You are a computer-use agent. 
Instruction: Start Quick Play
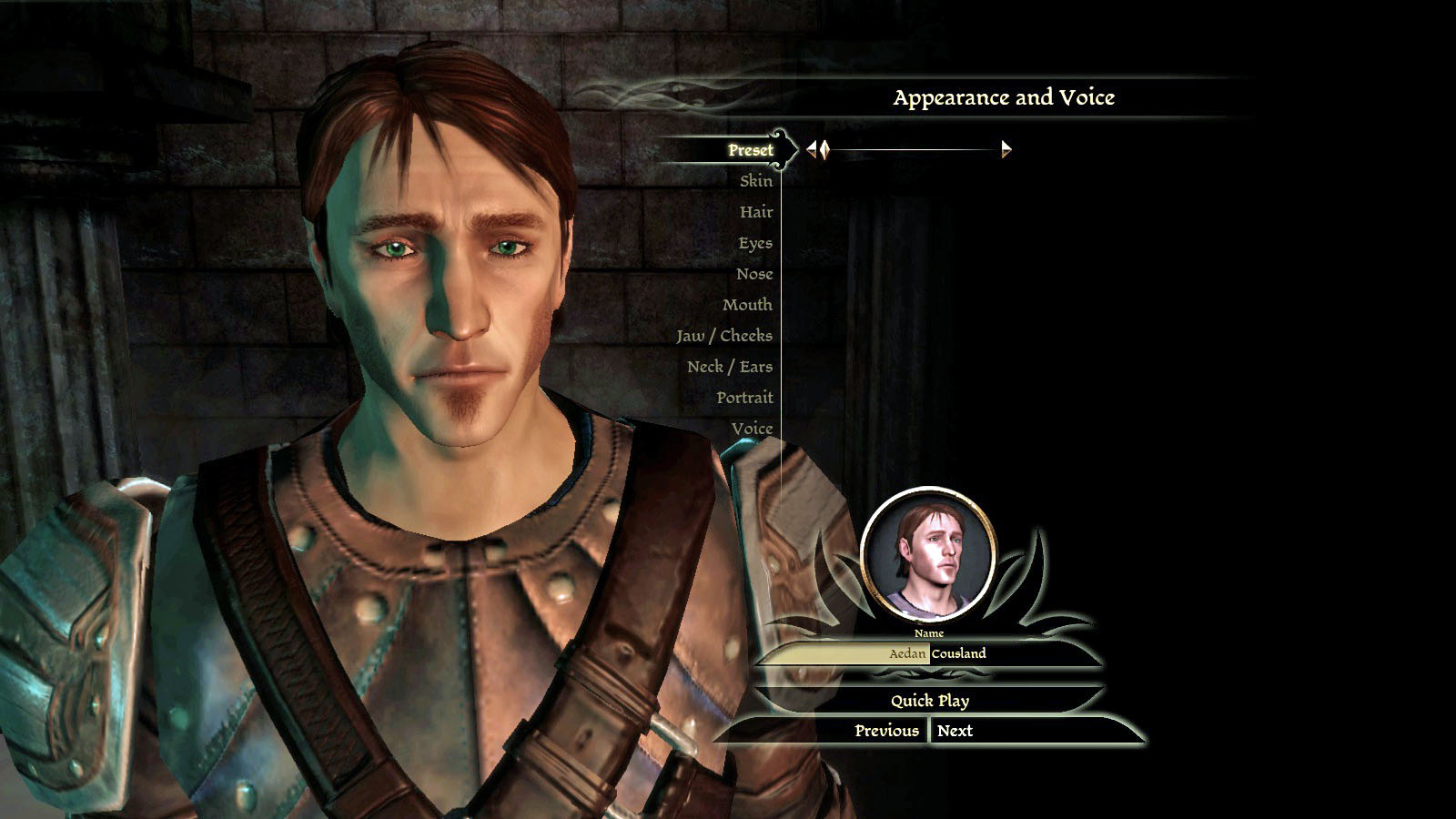coord(929,701)
